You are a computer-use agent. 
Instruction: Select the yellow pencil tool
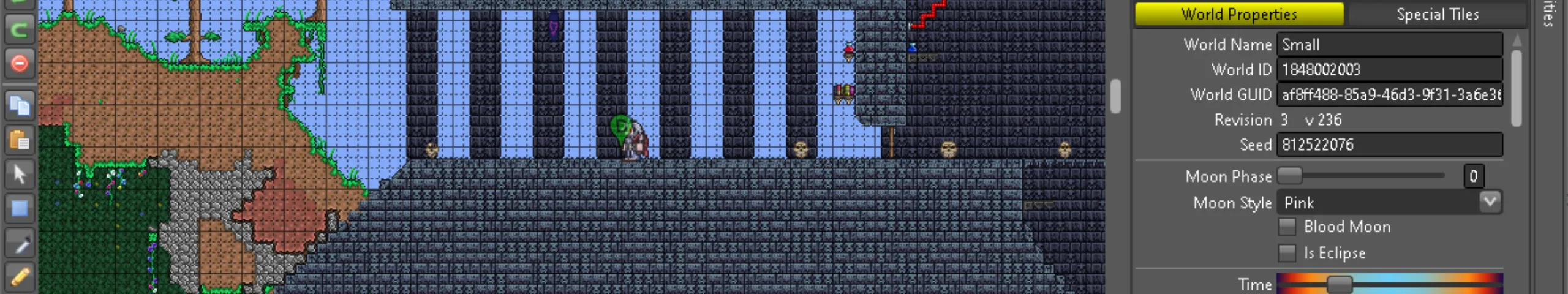20,277
